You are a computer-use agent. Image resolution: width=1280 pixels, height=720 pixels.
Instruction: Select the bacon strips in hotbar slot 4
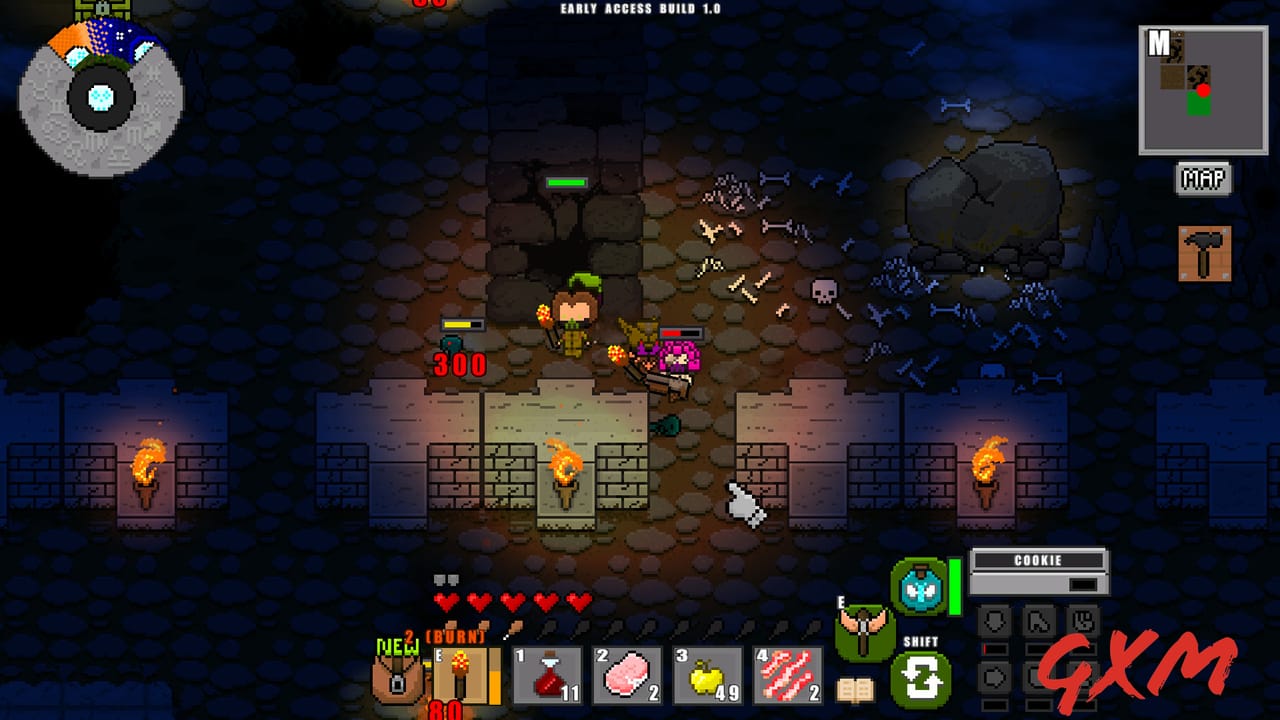788,672
